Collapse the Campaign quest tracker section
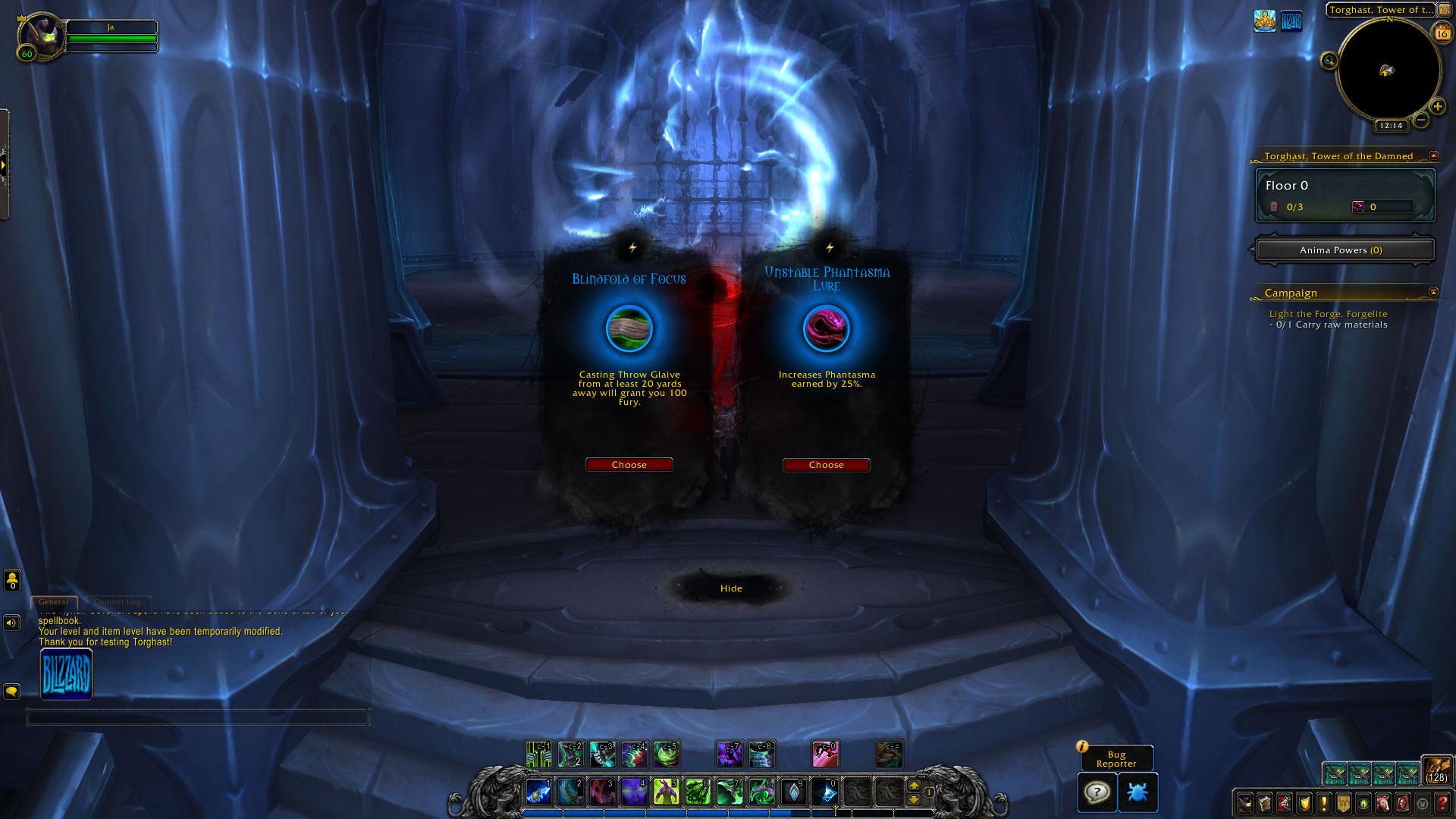Viewport: 1456px width, 819px height. pyautogui.click(x=1433, y=292)
